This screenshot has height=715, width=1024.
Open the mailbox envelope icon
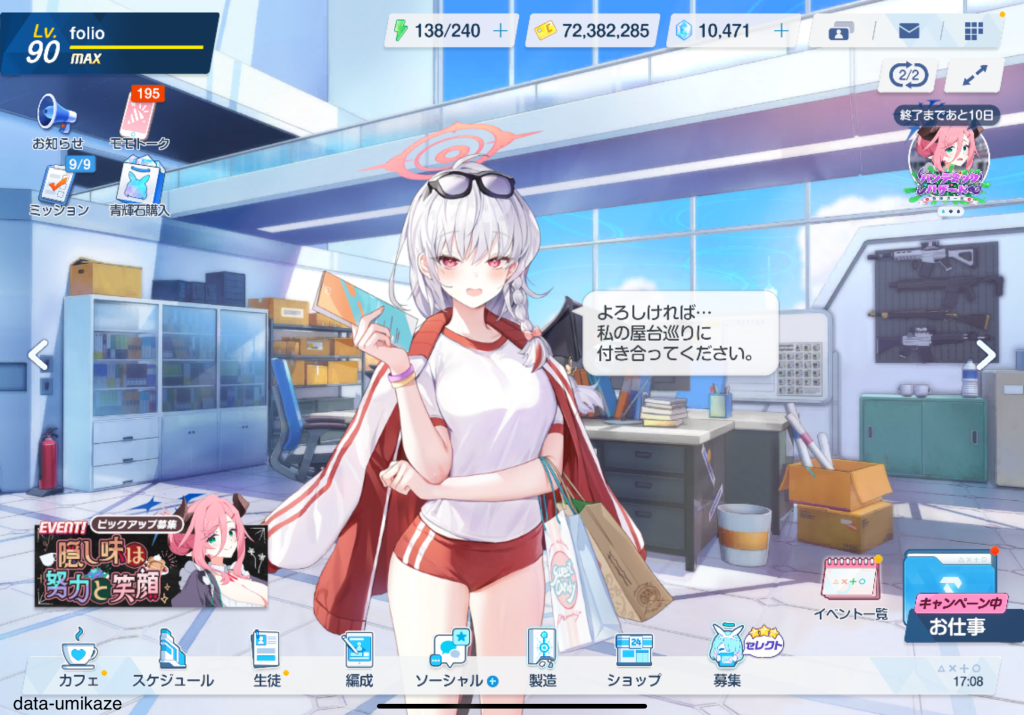click(908, 31)
